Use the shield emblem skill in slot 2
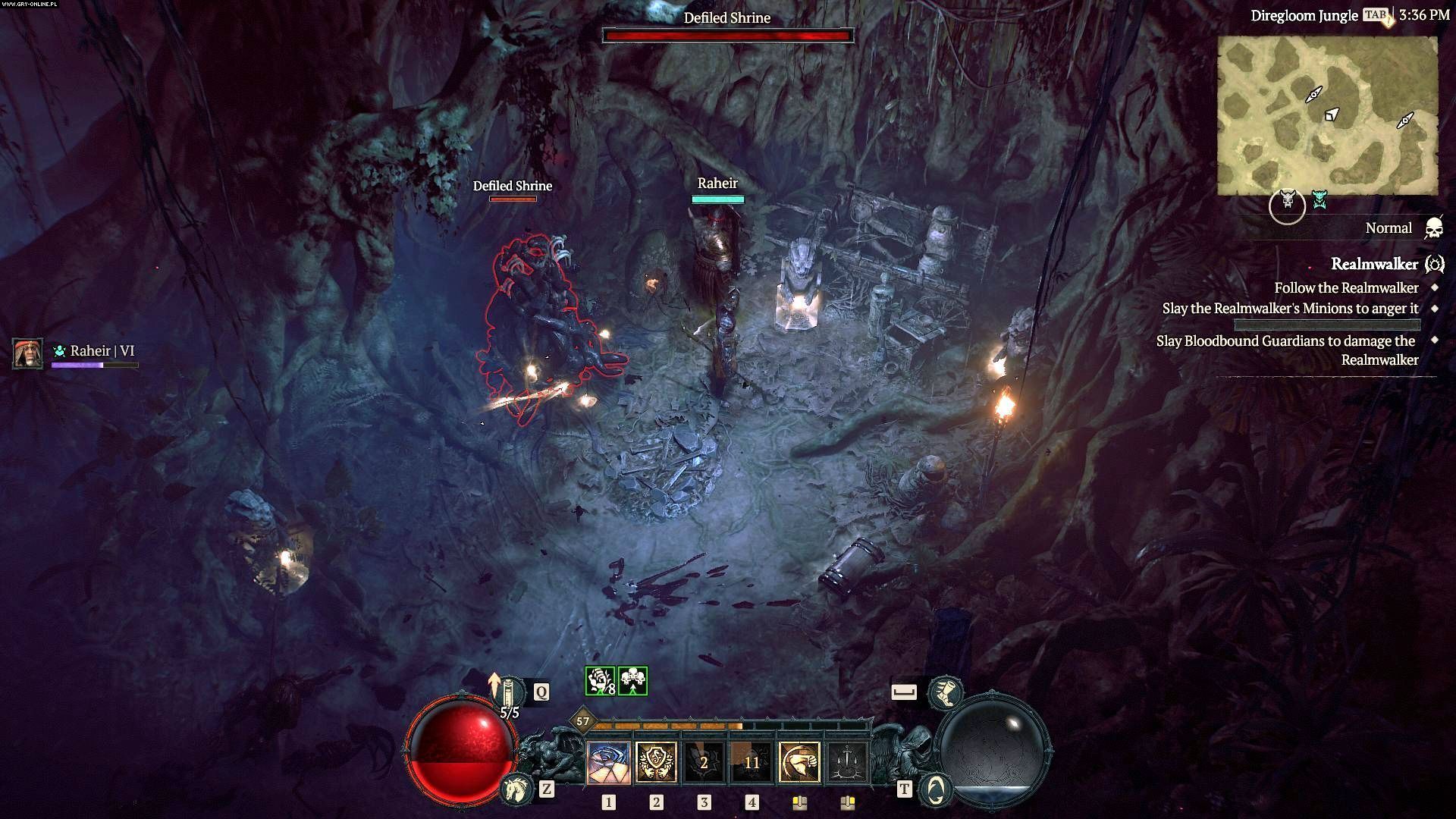The image size is (1456, 819). coord(656,761)
